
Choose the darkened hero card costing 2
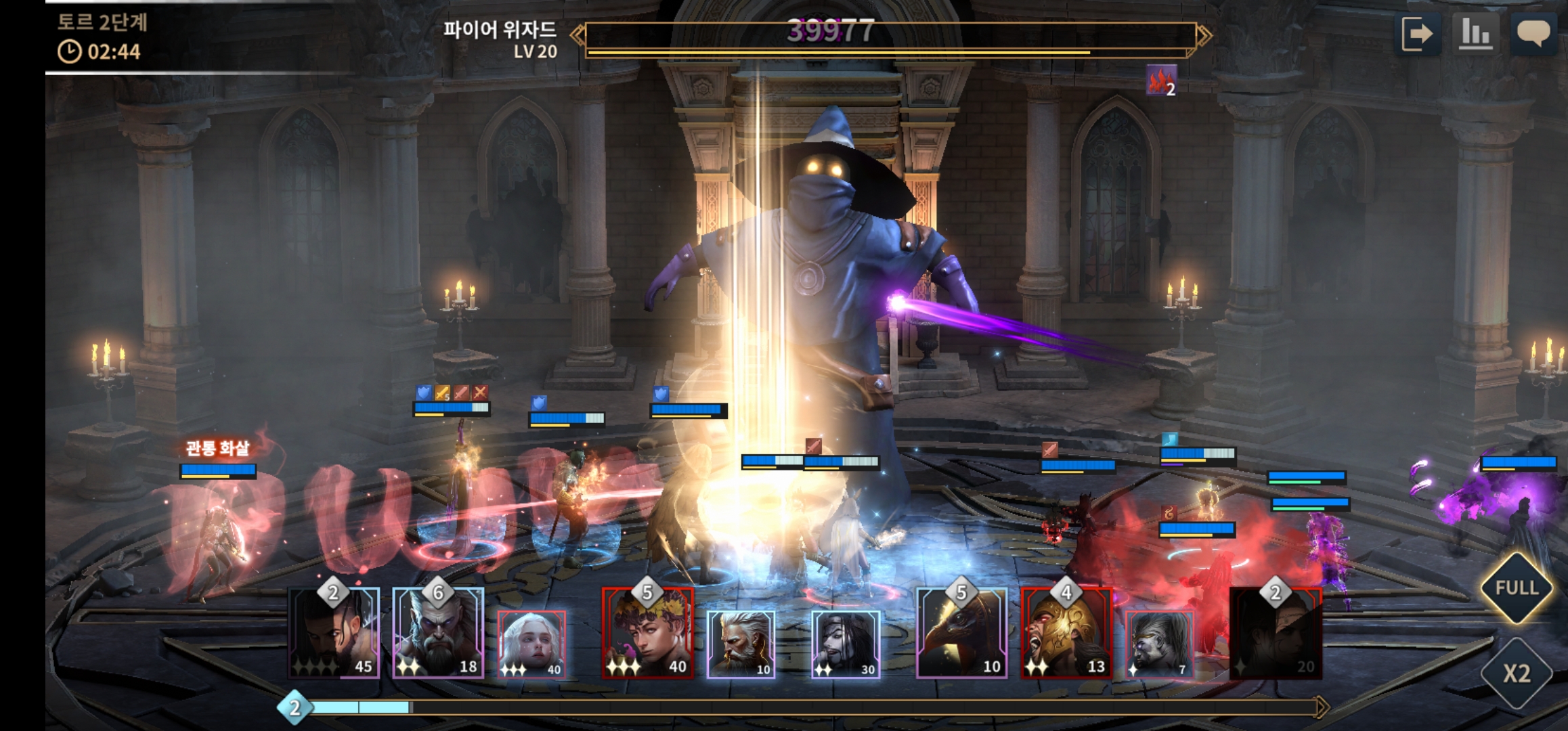tap(1276, 633)
